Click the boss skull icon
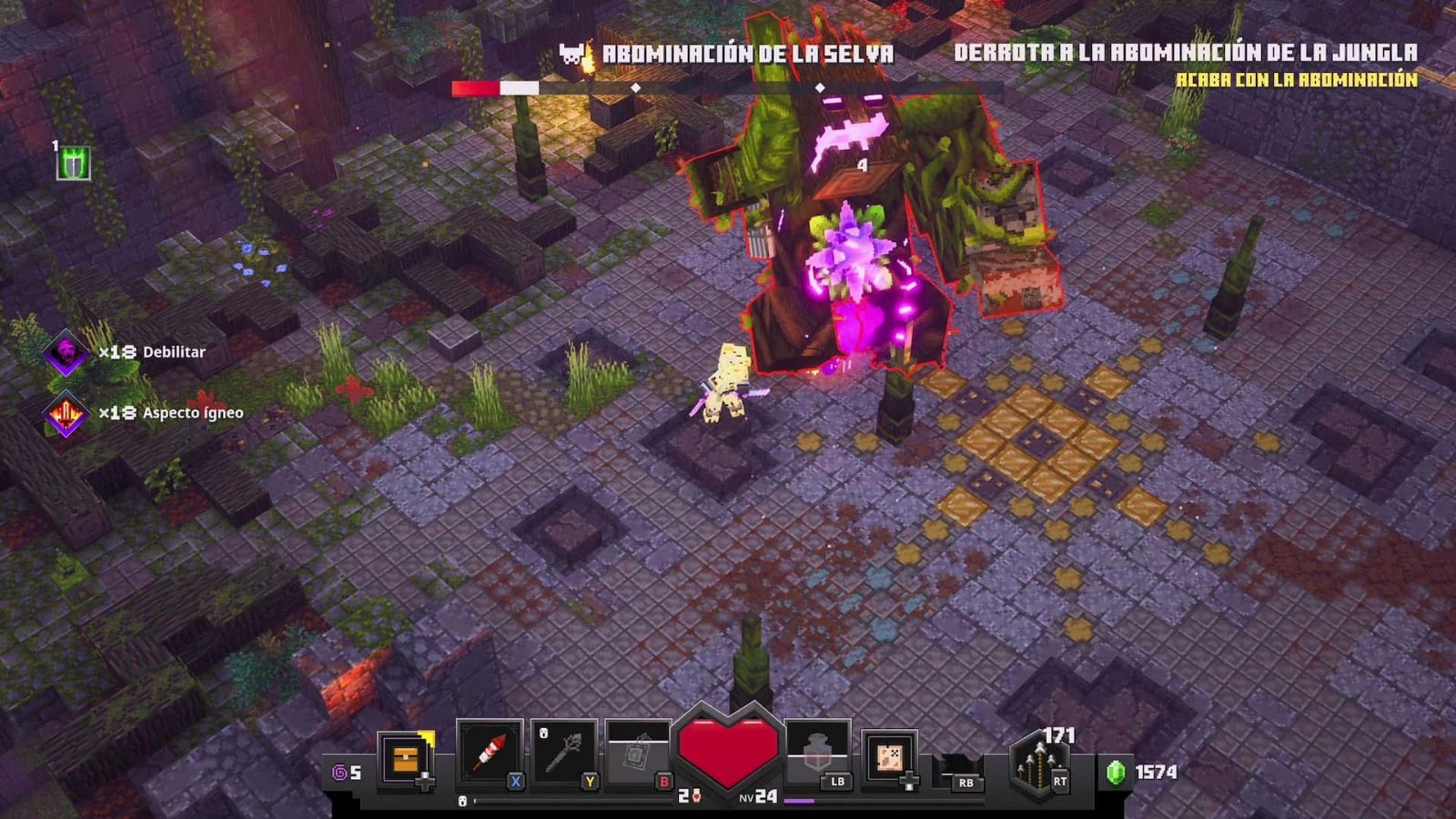Viewport: 1456px width, 819px height. [x=572, y=55]
